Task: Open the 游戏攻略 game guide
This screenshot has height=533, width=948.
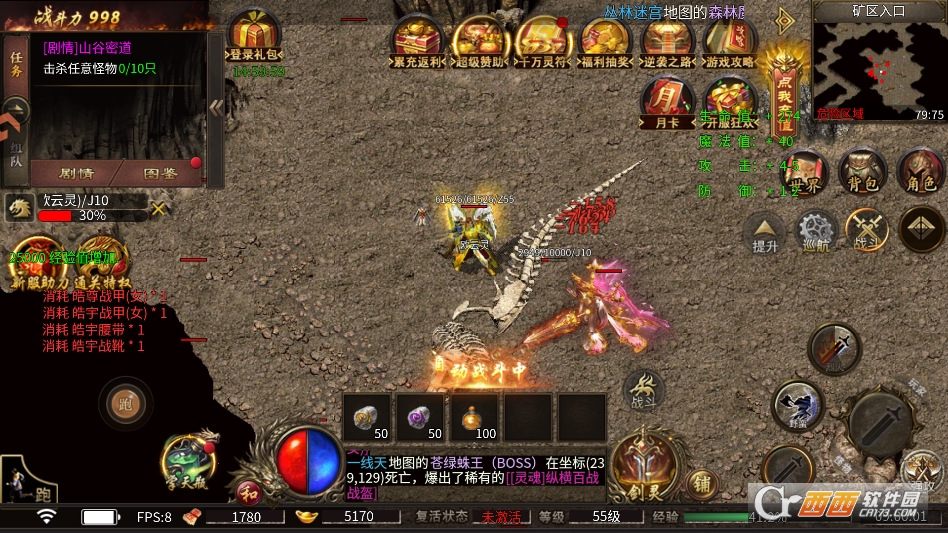Action: (729, 41)
